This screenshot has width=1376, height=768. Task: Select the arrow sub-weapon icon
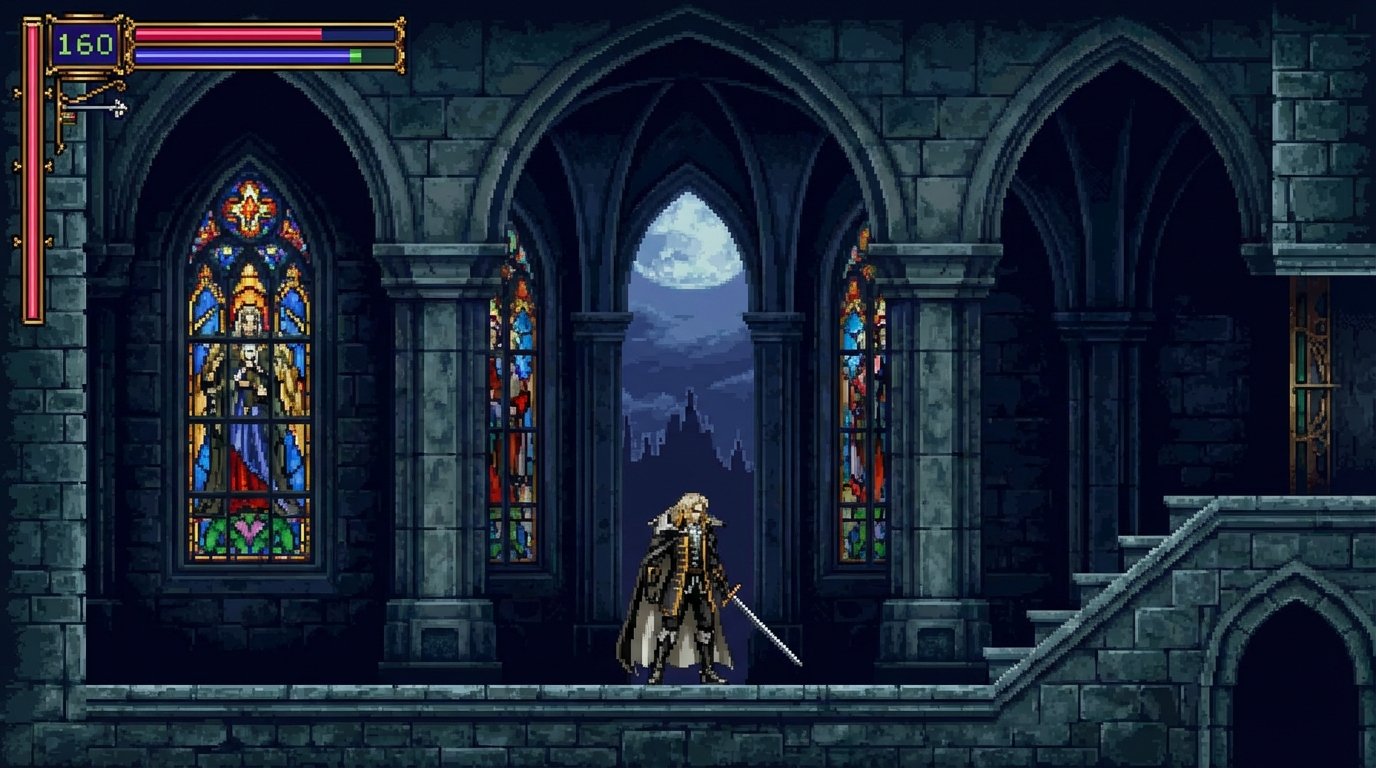(x=95, y=105)
